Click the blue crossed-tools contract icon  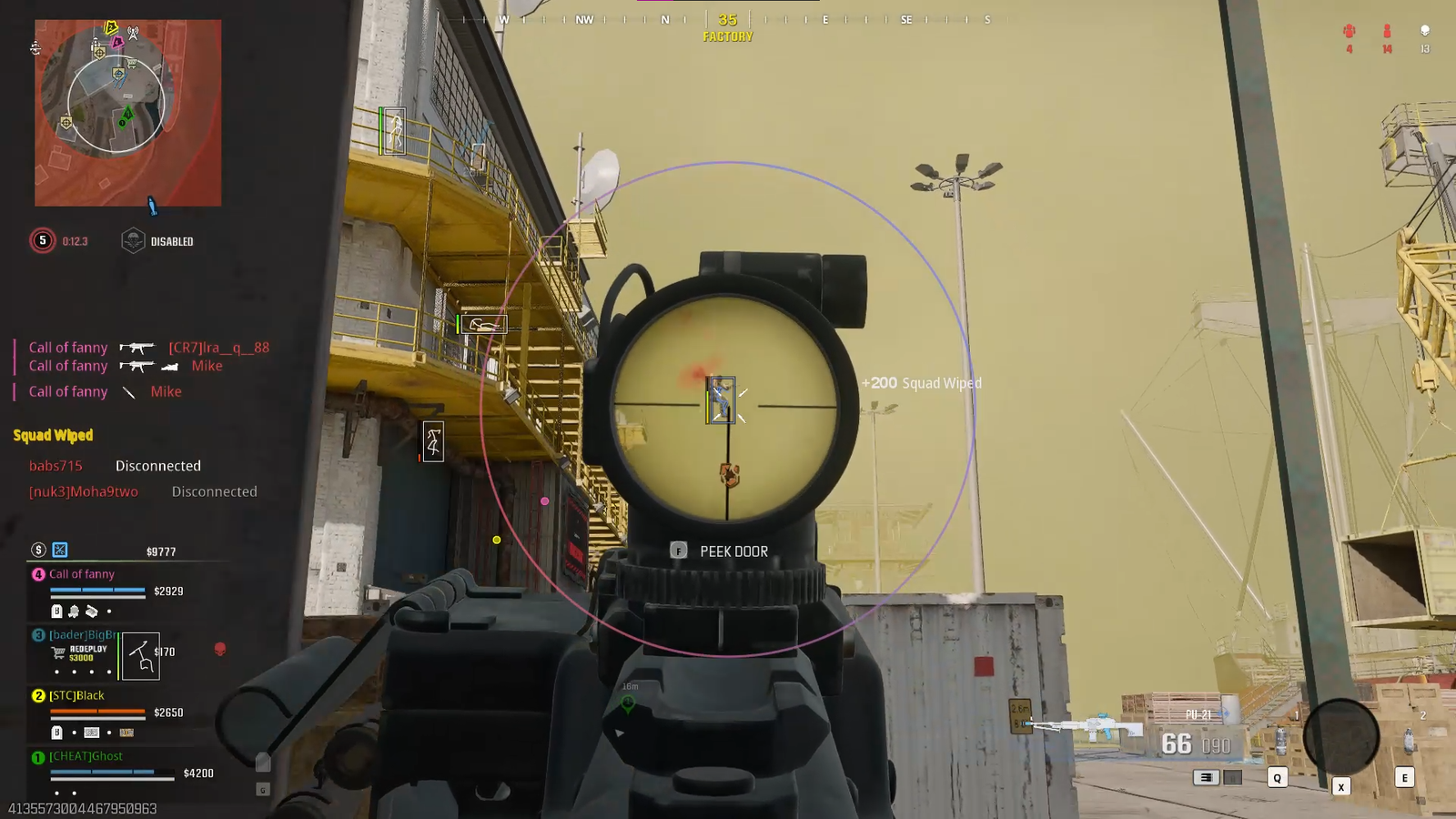pos(59,550)
